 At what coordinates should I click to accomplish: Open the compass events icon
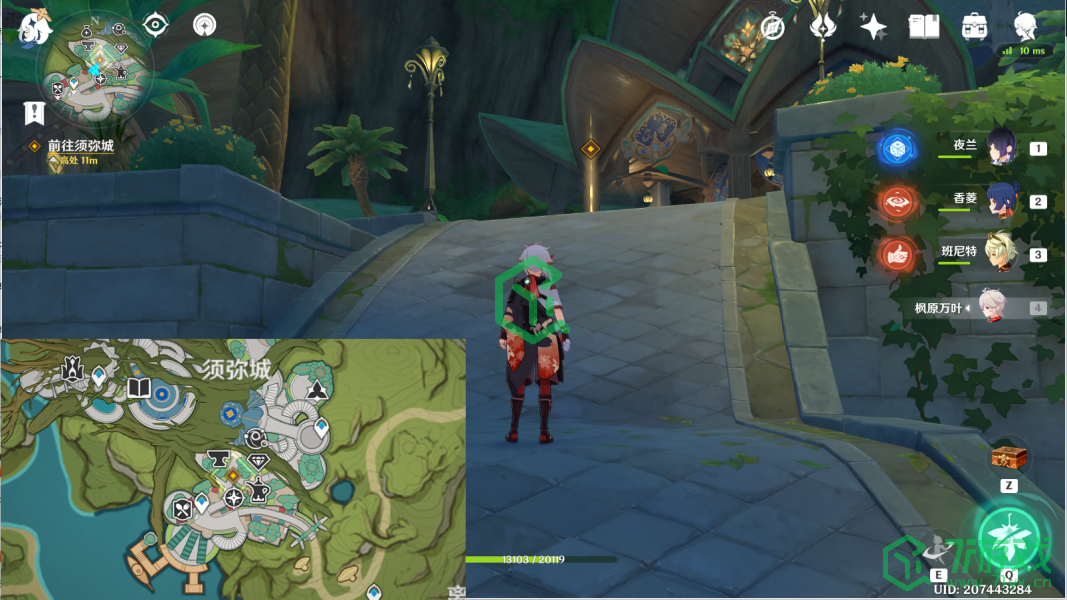click(772, 27)
